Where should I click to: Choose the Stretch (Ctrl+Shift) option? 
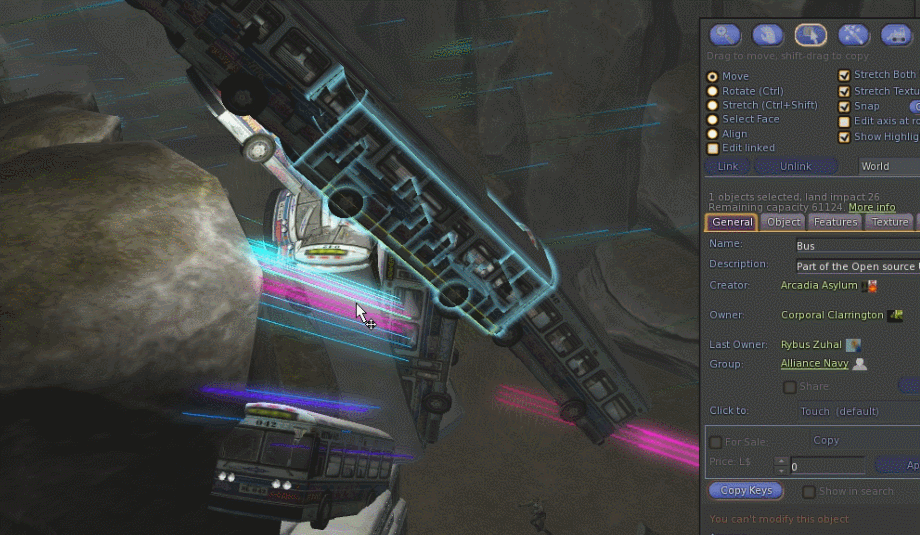point(713,105)
